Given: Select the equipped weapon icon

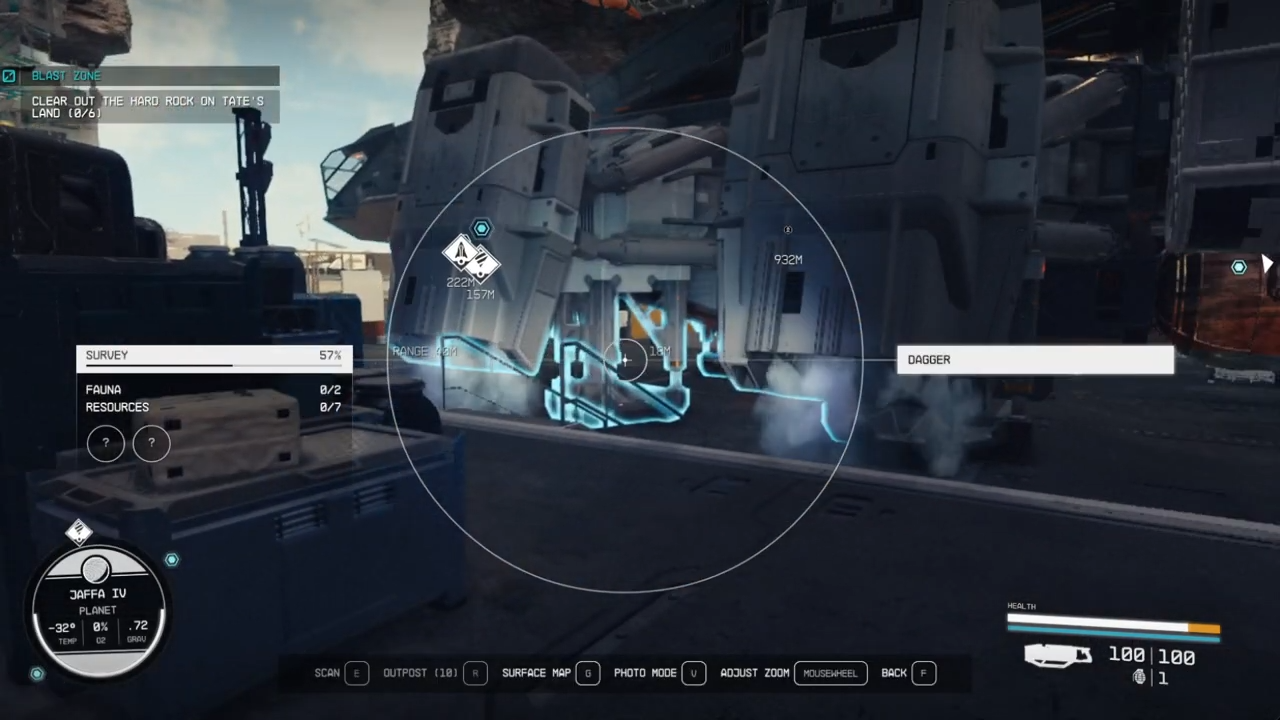Looking at the screenshot, I should click(1059, 656).
